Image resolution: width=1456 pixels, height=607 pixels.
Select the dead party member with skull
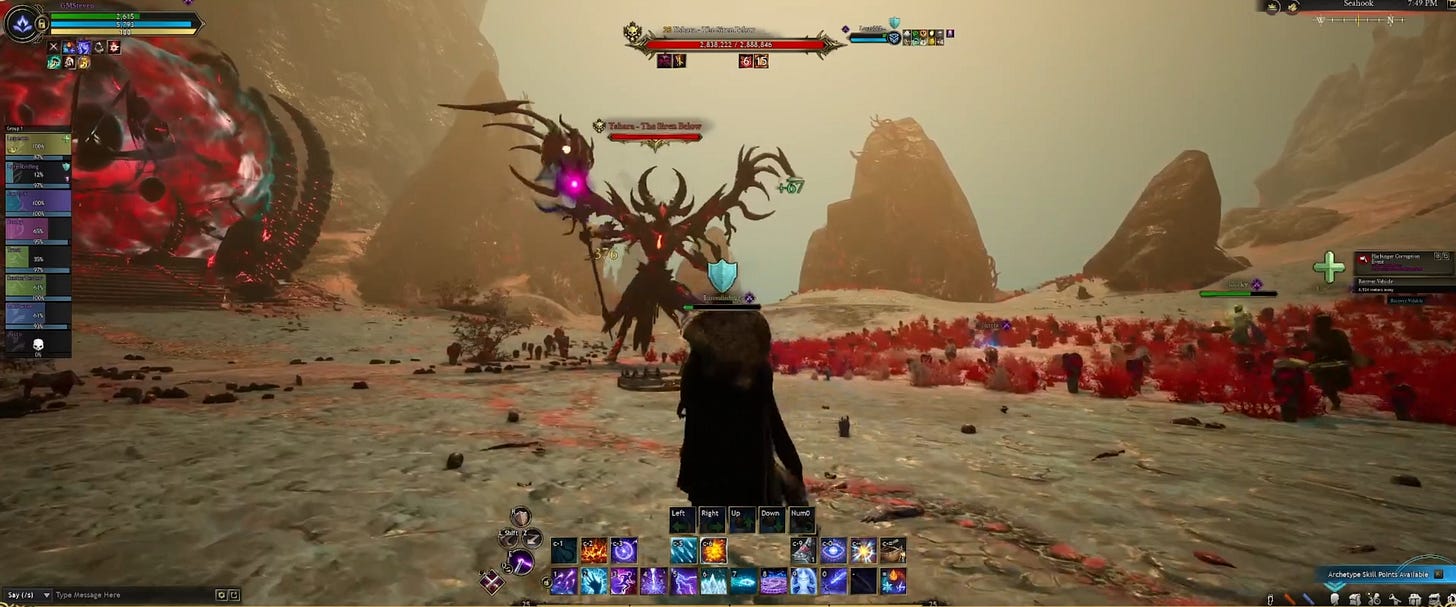click(36, 344)
